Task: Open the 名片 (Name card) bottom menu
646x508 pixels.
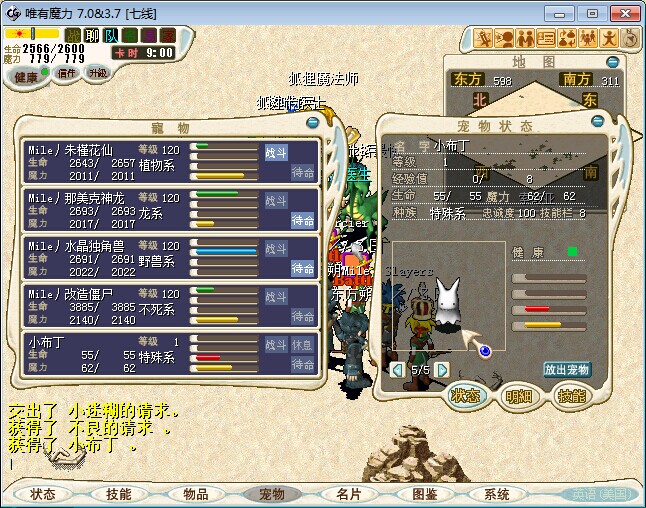Action: 348,494
